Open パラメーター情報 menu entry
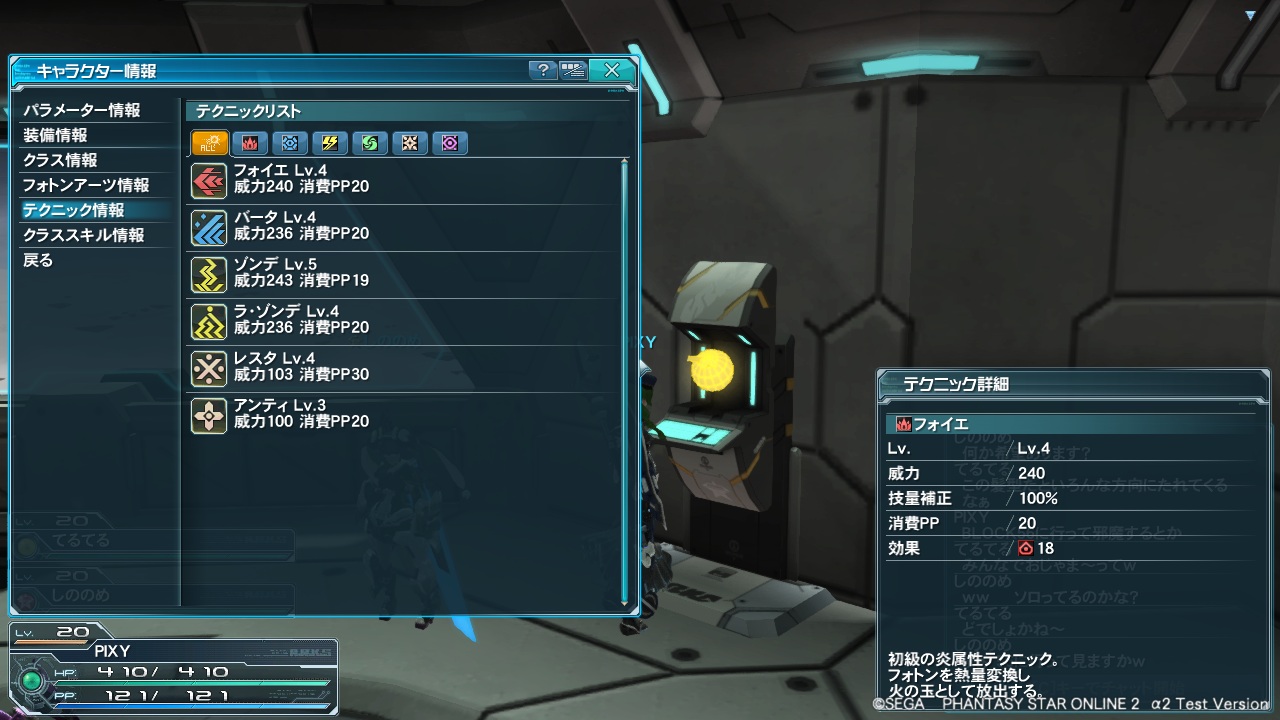Image resolution: width=1280 pixels, height=720 pixels. (x=82, y=110)
